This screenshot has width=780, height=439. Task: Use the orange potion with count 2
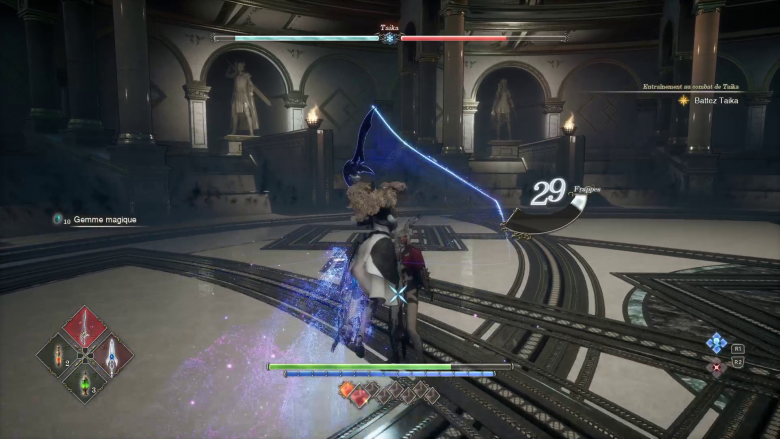tap(58, 354)
